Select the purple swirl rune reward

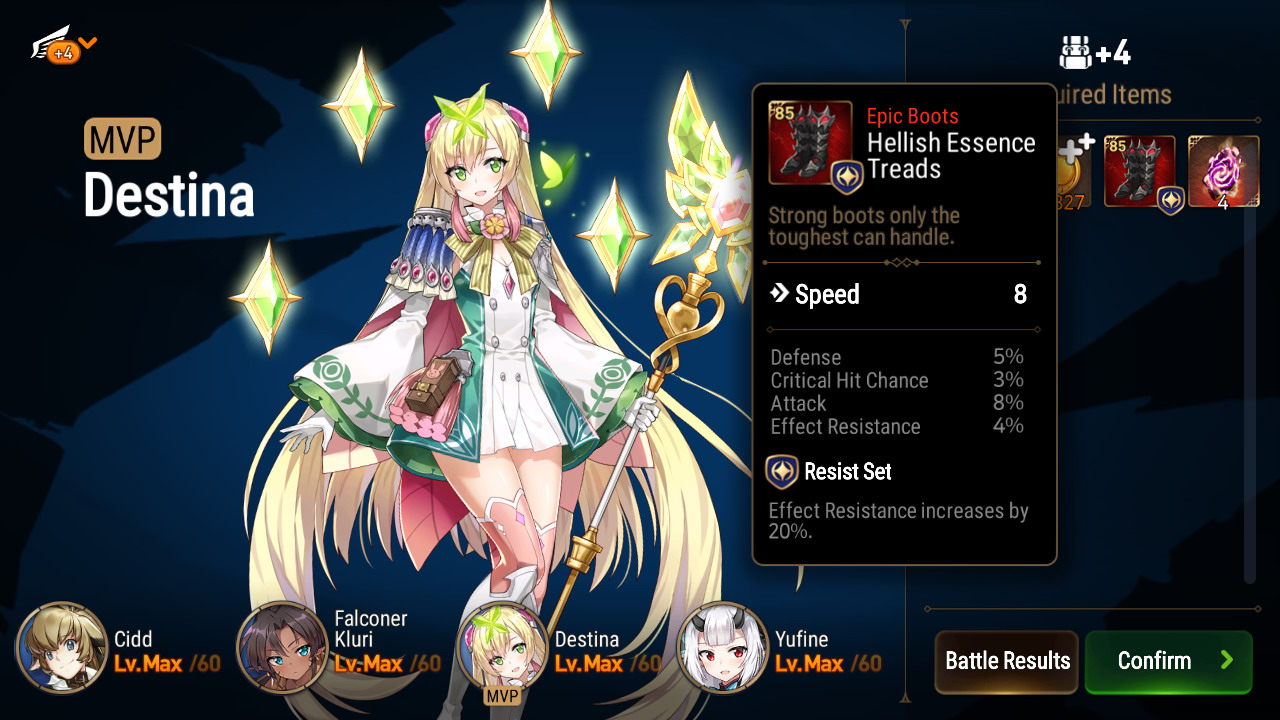tap(1223, 172)
